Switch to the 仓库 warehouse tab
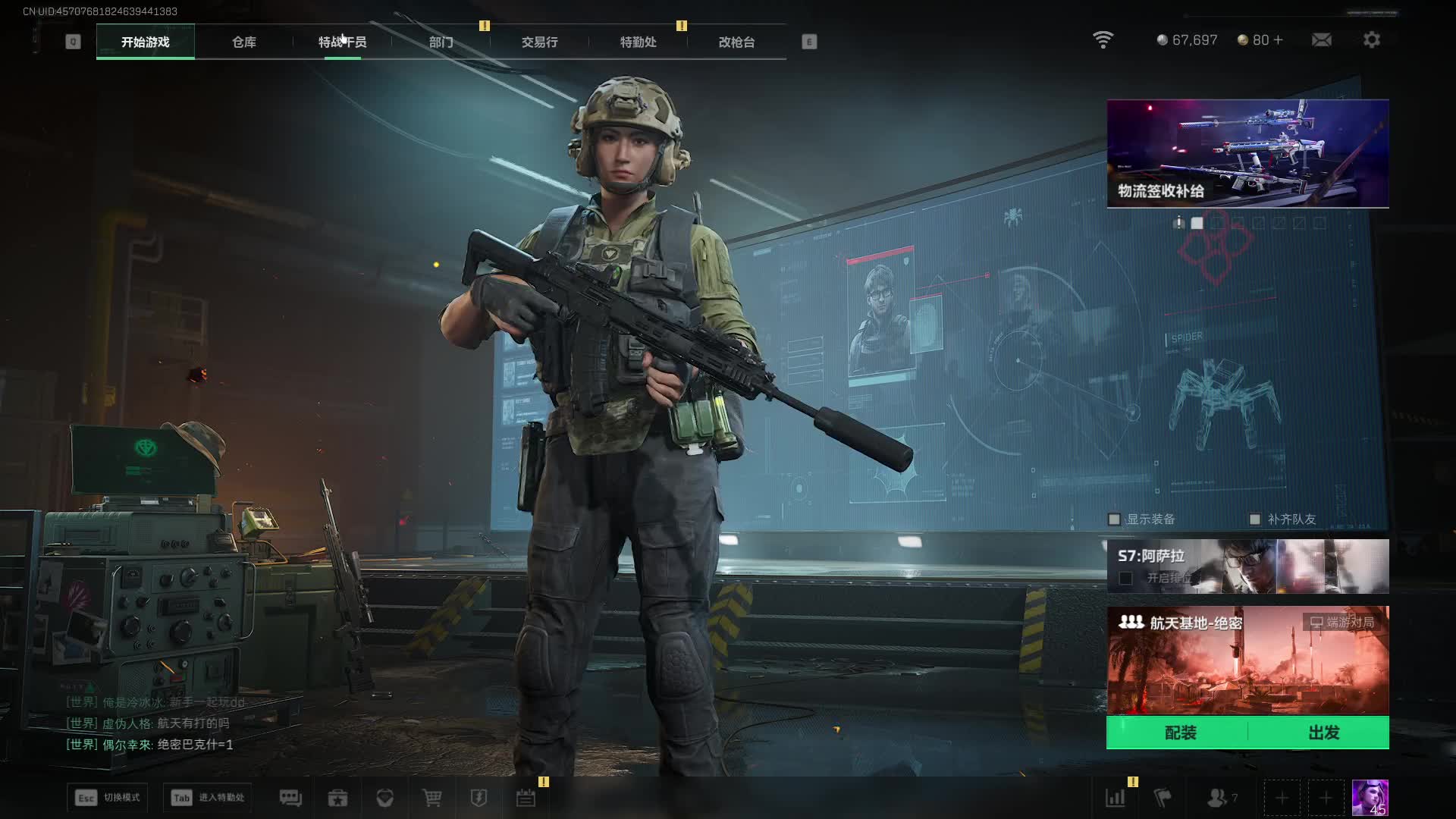The height and width of the screenshot is (819, 1456). click(x=243, y=42)
